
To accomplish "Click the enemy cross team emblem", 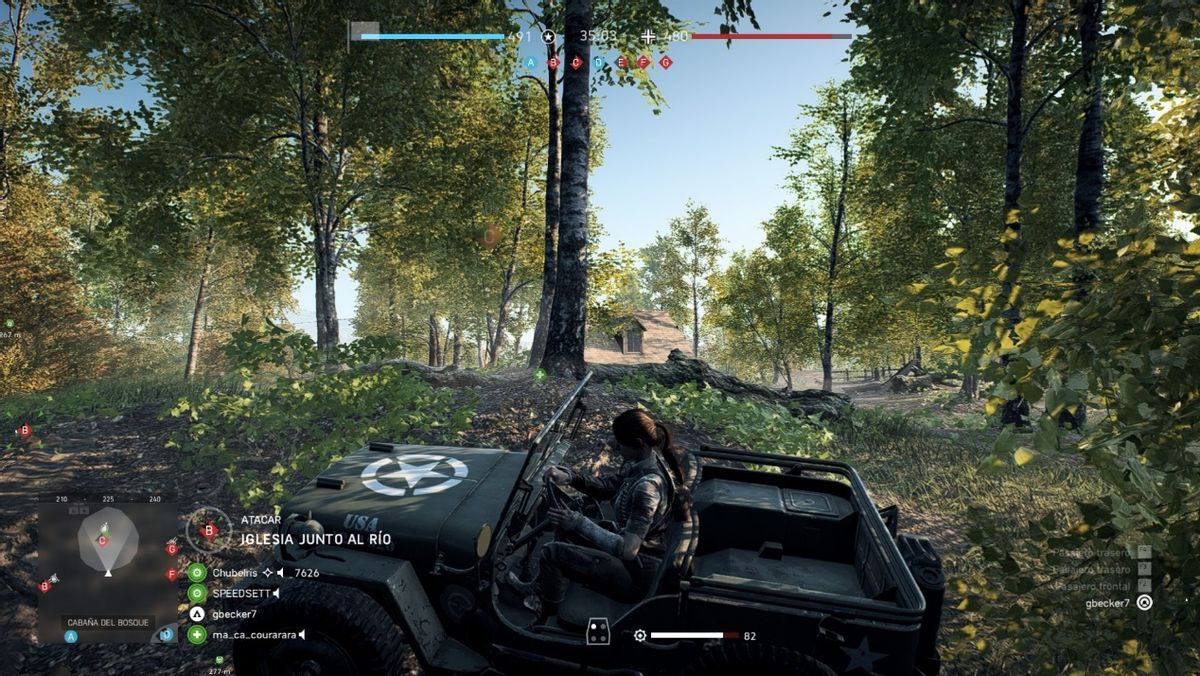I will [648, 37].
